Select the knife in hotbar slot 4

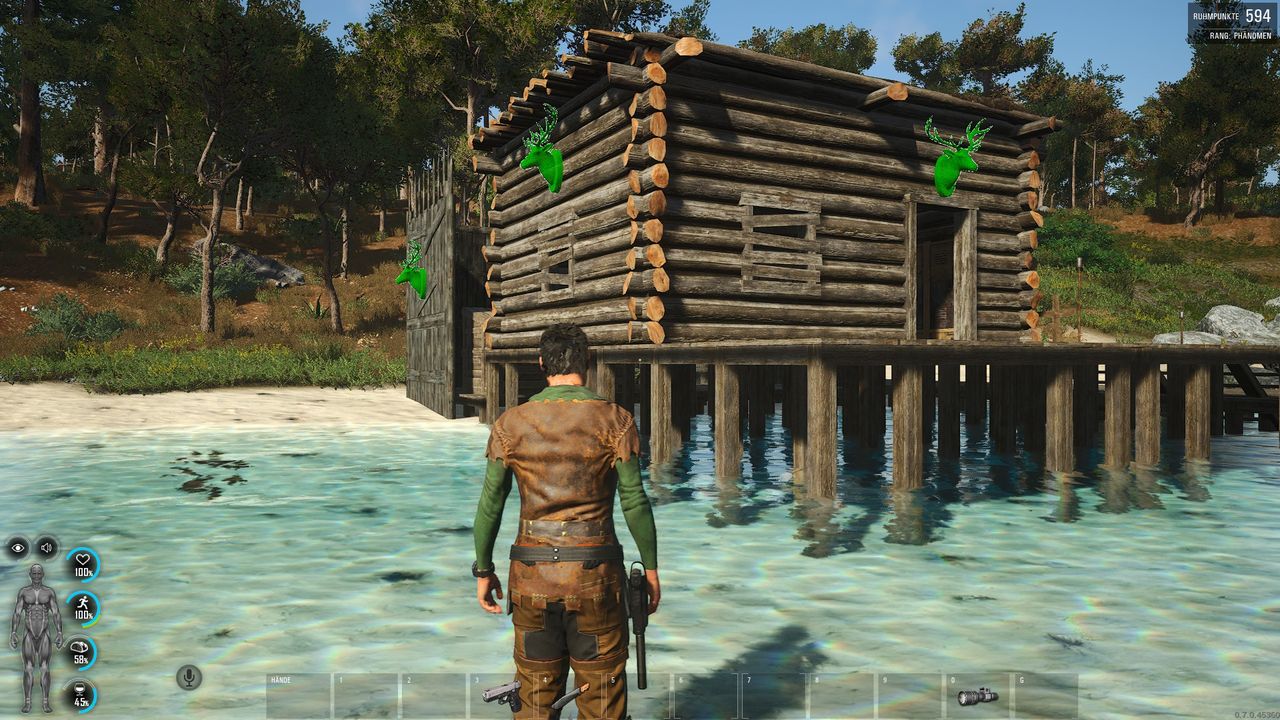coord(569,696)
